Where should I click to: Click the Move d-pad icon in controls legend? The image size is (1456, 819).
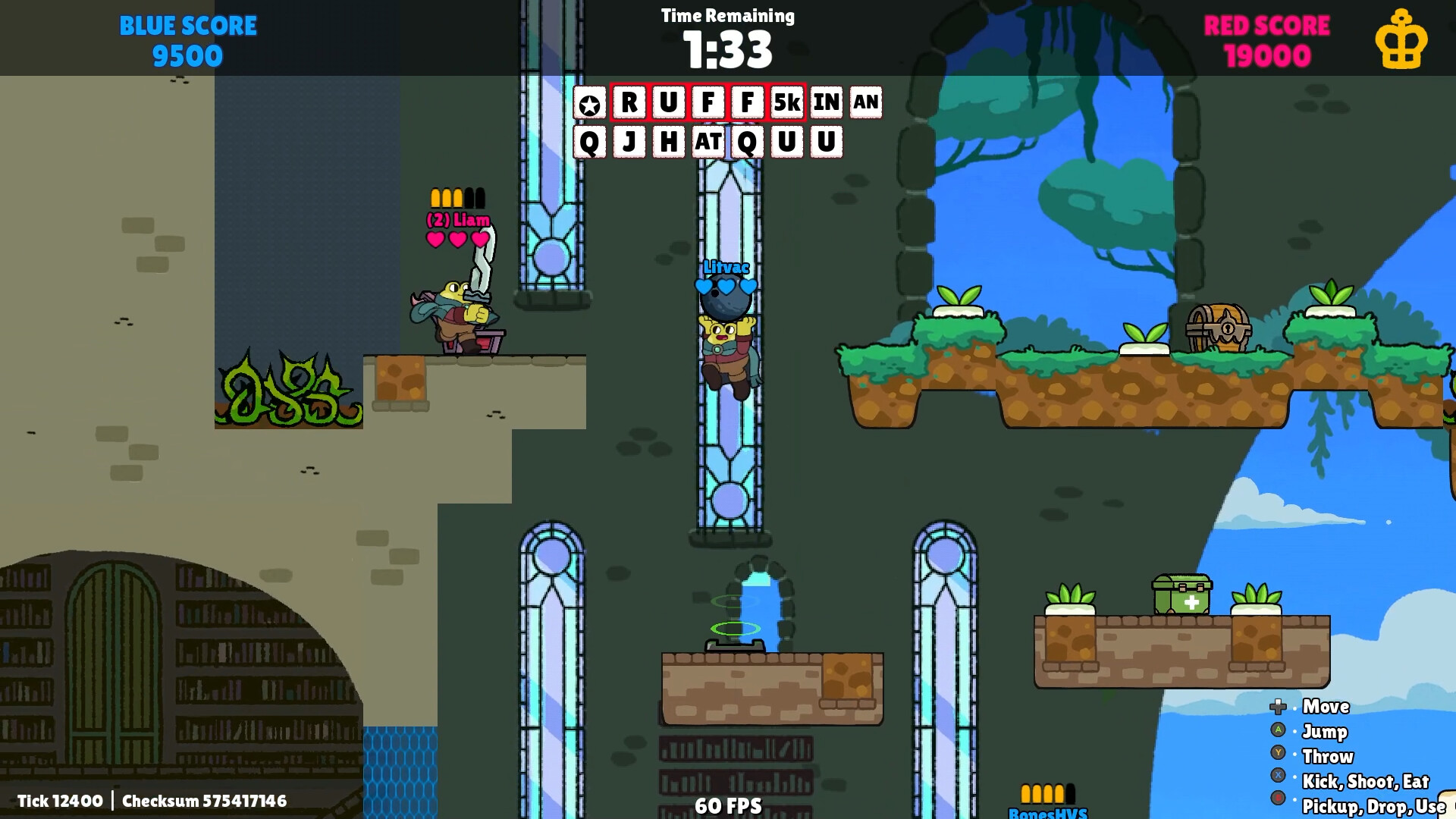(x=1279, y=706)
